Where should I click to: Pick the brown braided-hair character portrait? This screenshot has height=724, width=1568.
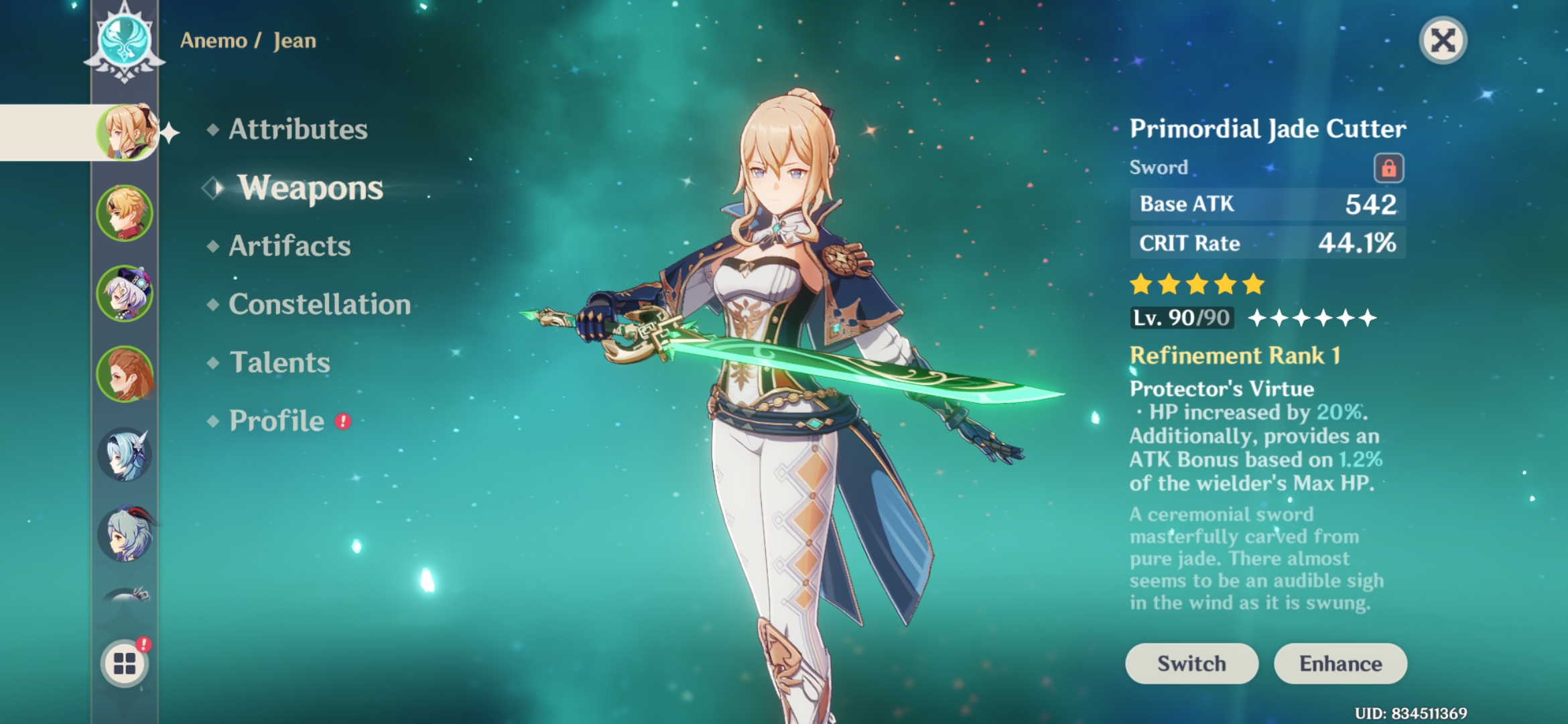125,374
